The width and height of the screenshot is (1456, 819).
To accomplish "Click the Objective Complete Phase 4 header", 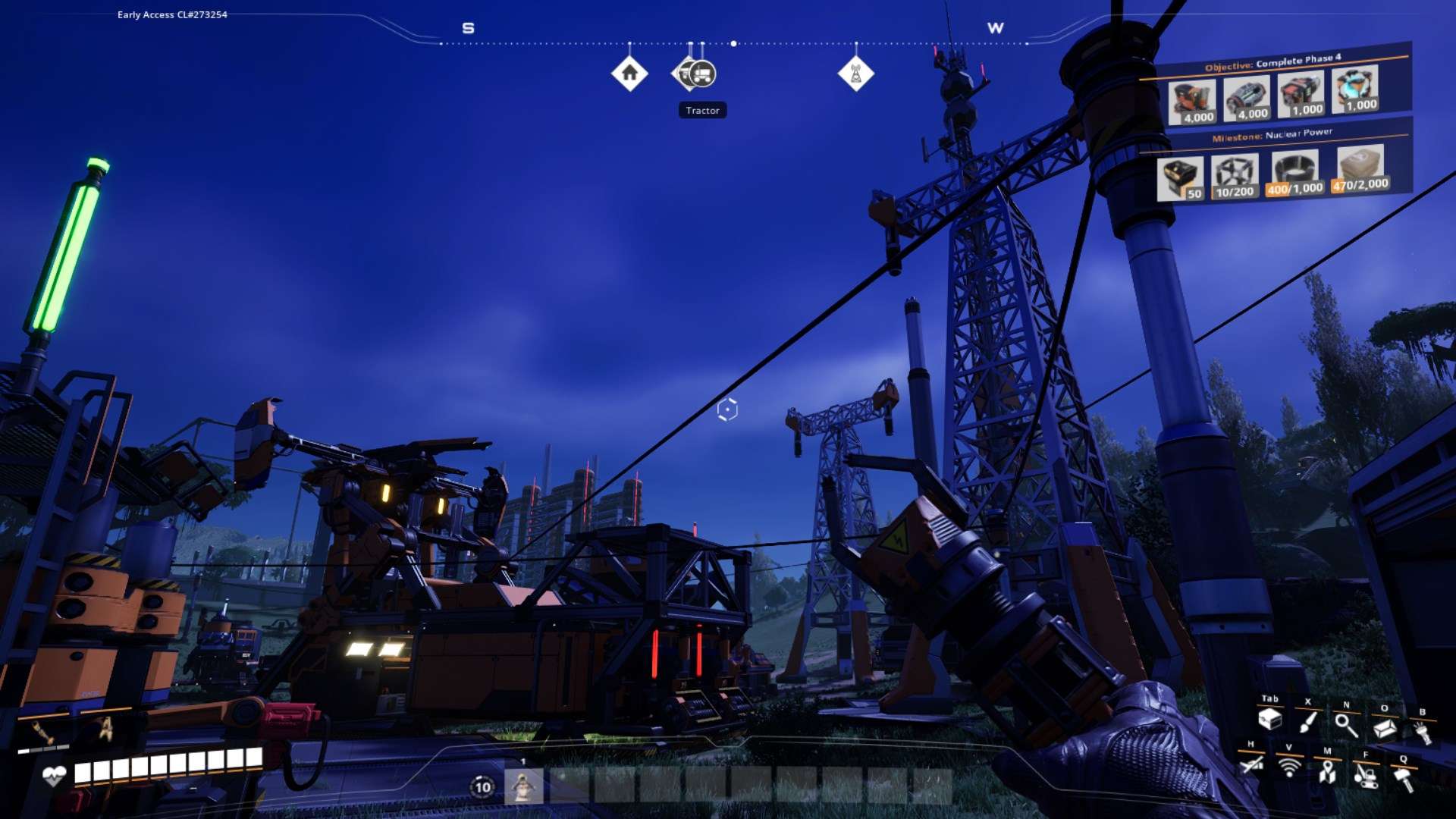I will (1272, 61).
